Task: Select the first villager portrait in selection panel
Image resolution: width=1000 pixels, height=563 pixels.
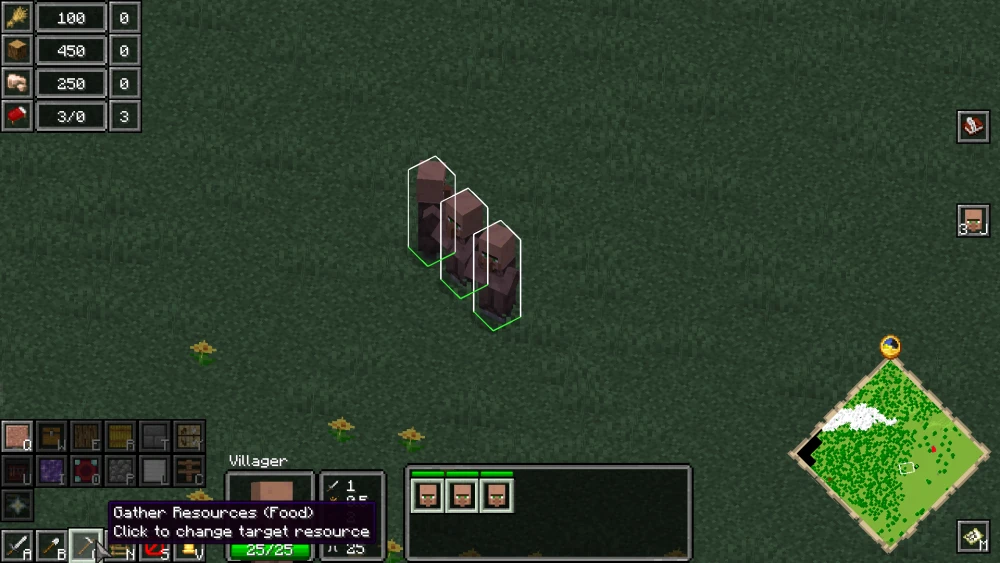Action: click(x=428, y=495)
